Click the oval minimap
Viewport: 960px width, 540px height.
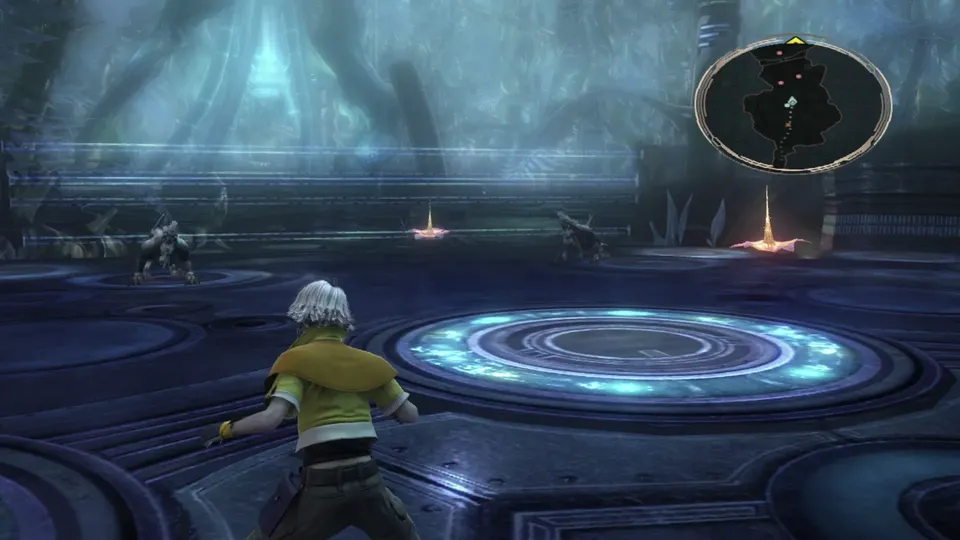793,104
